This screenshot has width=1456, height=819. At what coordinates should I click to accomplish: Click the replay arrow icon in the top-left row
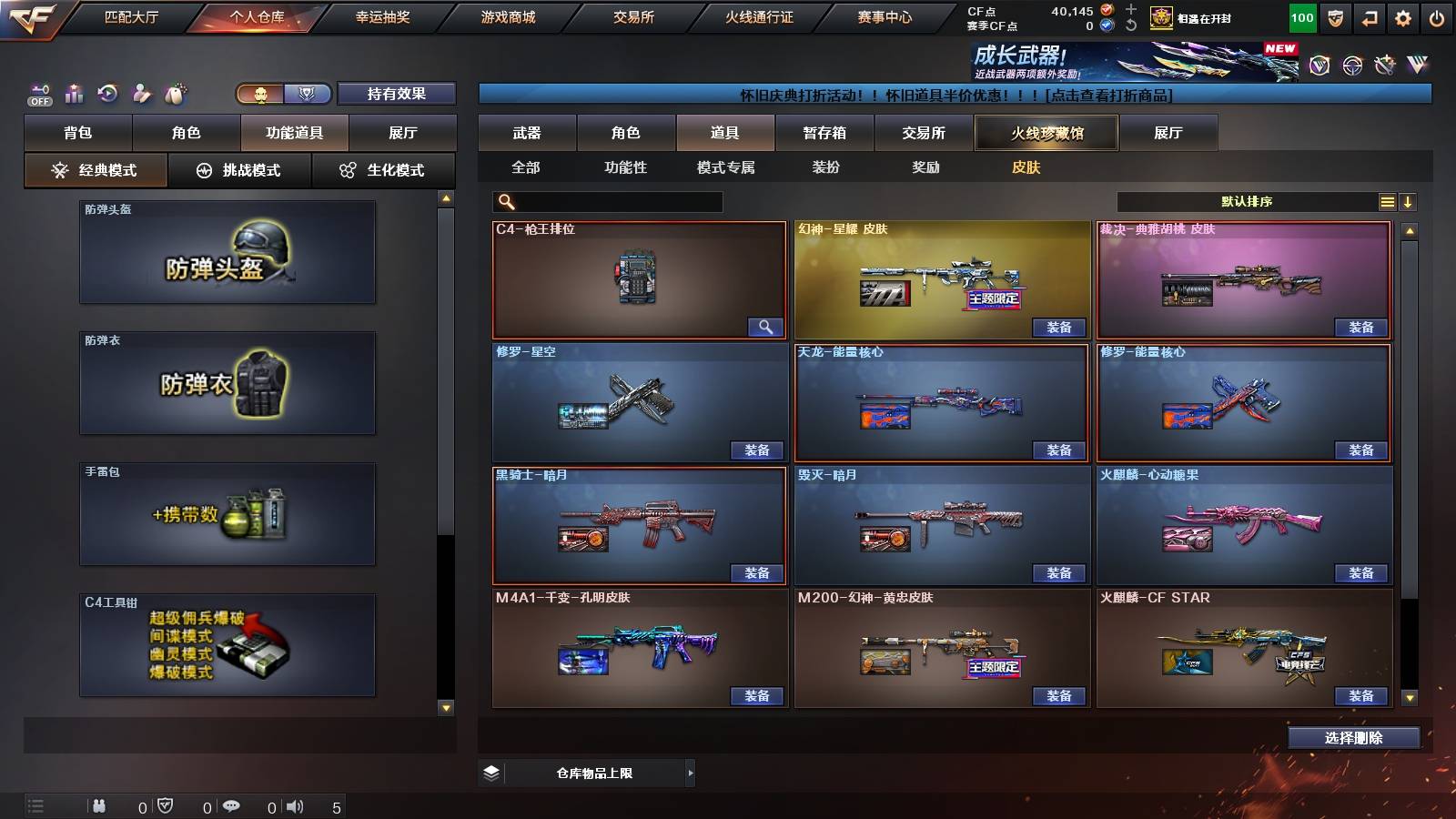coord(106,94)
